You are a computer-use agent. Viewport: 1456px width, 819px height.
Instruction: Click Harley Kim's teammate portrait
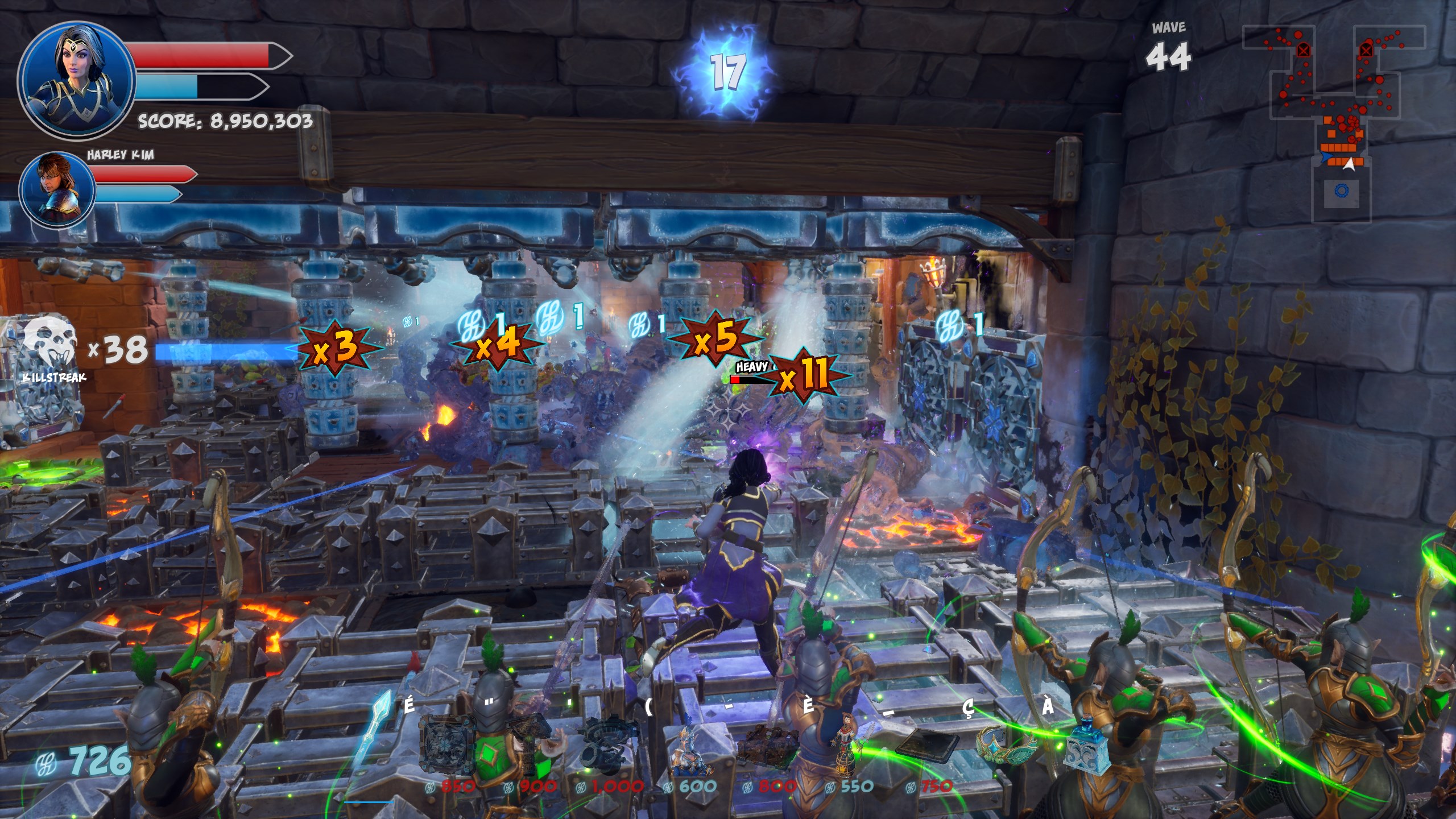coord(57,188)
